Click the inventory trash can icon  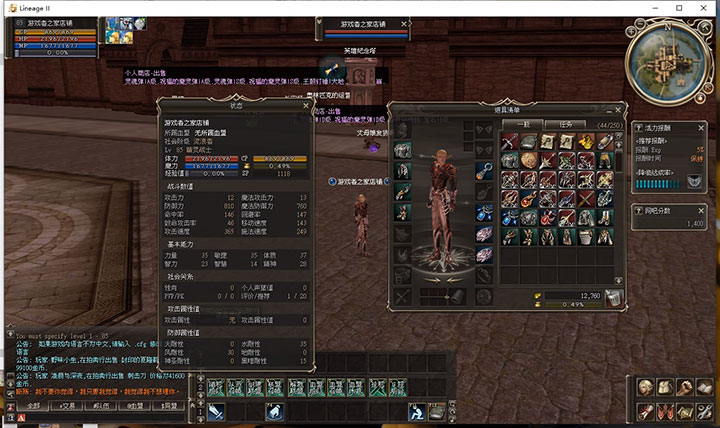pyautogui.click(x=613, y=296)
